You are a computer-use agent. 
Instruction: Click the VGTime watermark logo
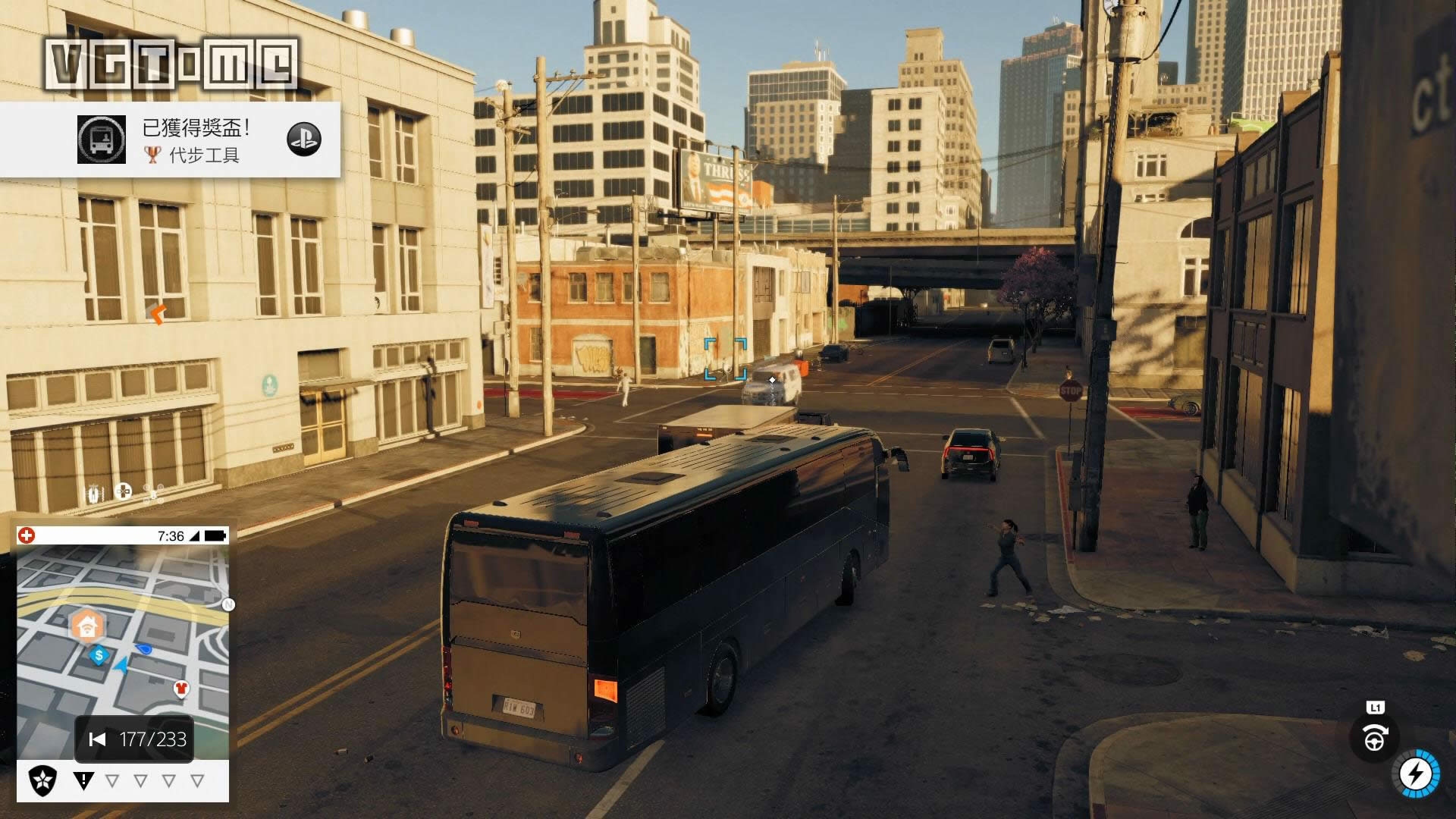(x=170, y=64)
